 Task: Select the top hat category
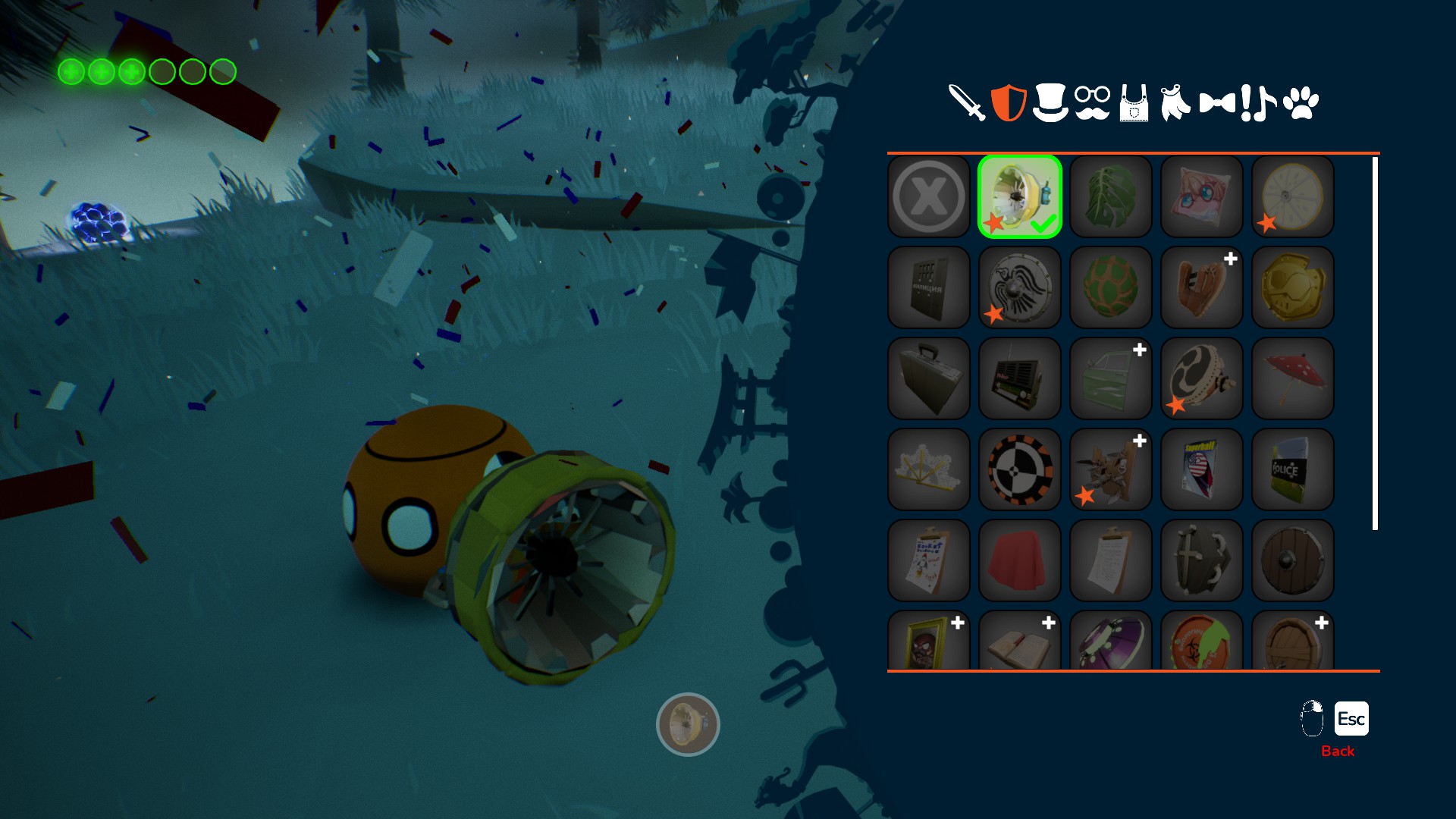pos(1050,103)
